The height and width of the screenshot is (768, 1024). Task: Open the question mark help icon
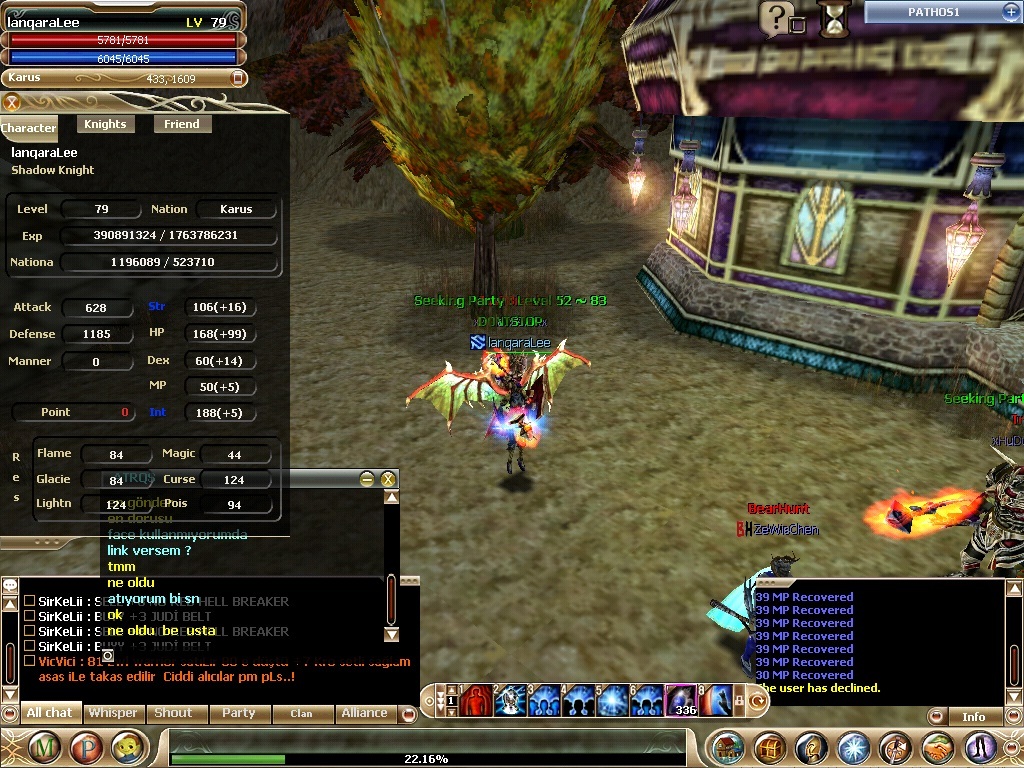tap(775, 17)
